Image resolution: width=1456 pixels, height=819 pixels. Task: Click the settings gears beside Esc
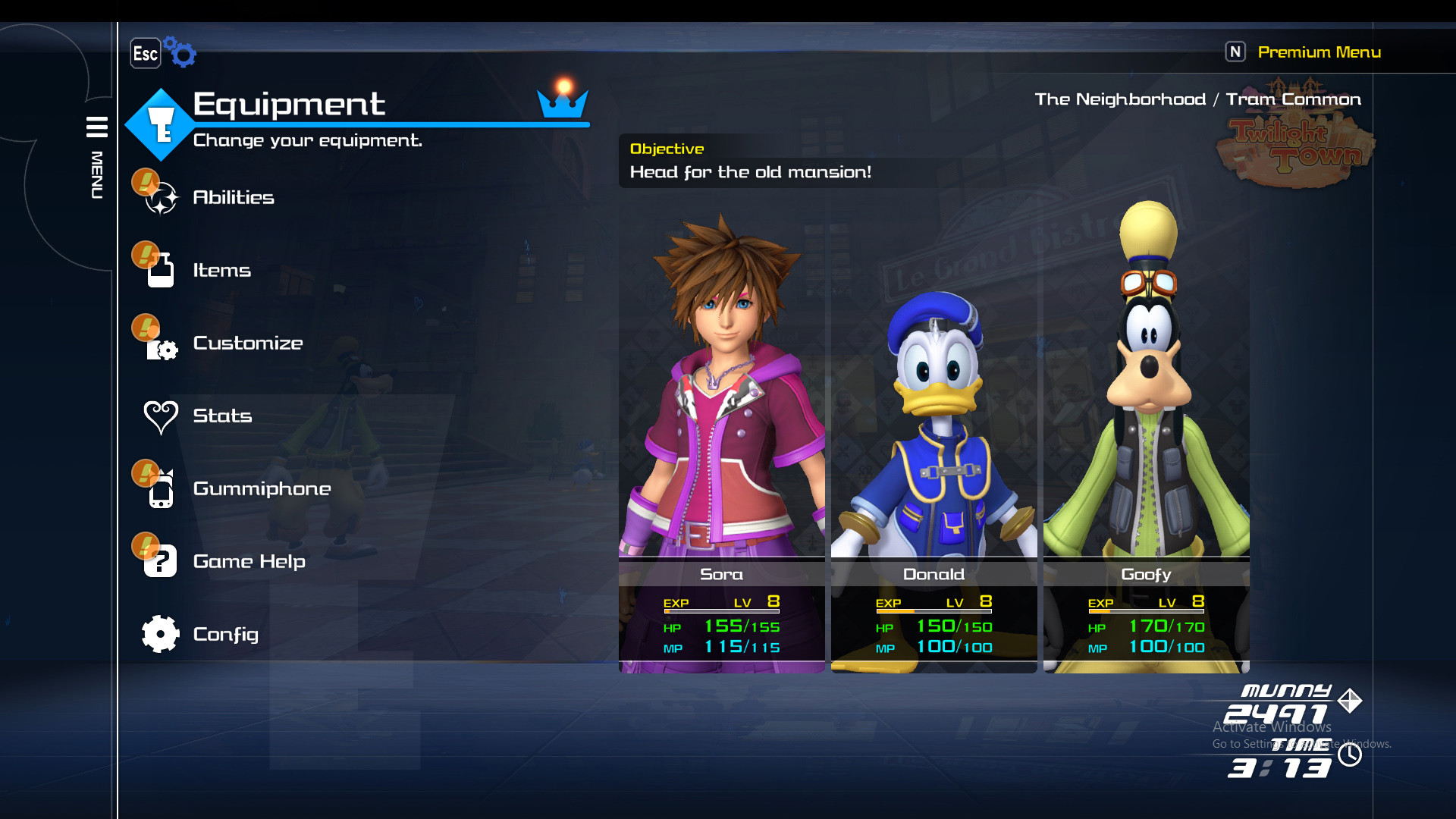coord(180,52)
